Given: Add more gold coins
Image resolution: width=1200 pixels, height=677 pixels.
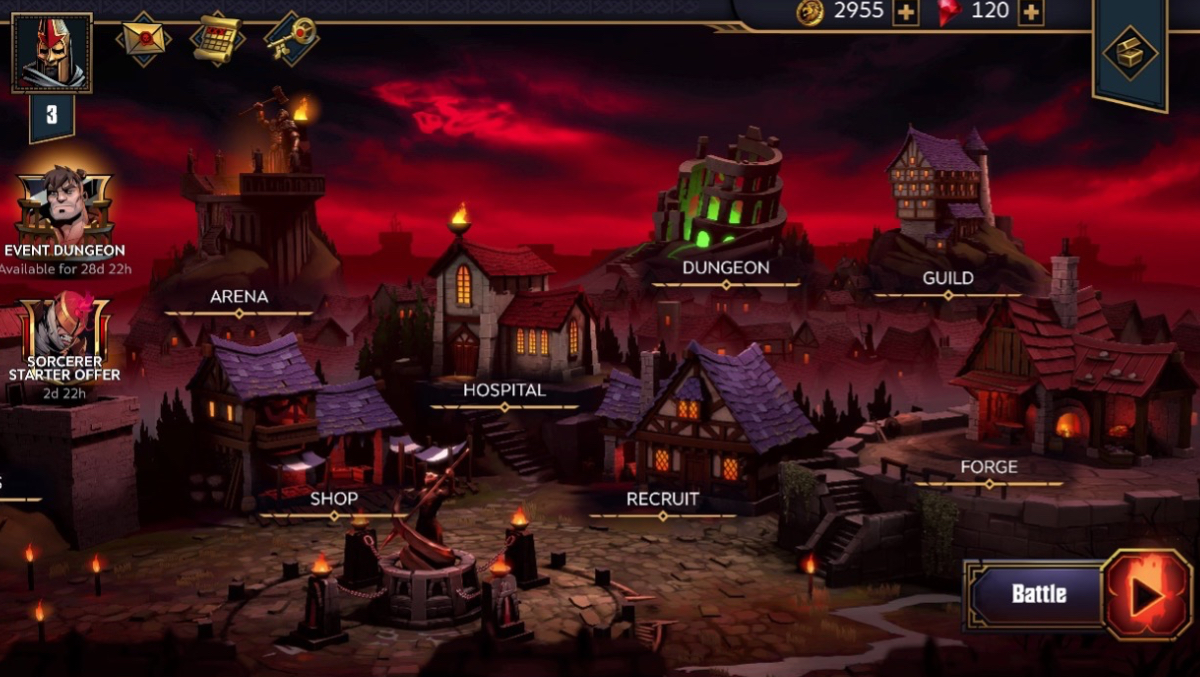Looking at the screenshot, I should (x=905, y=12).
